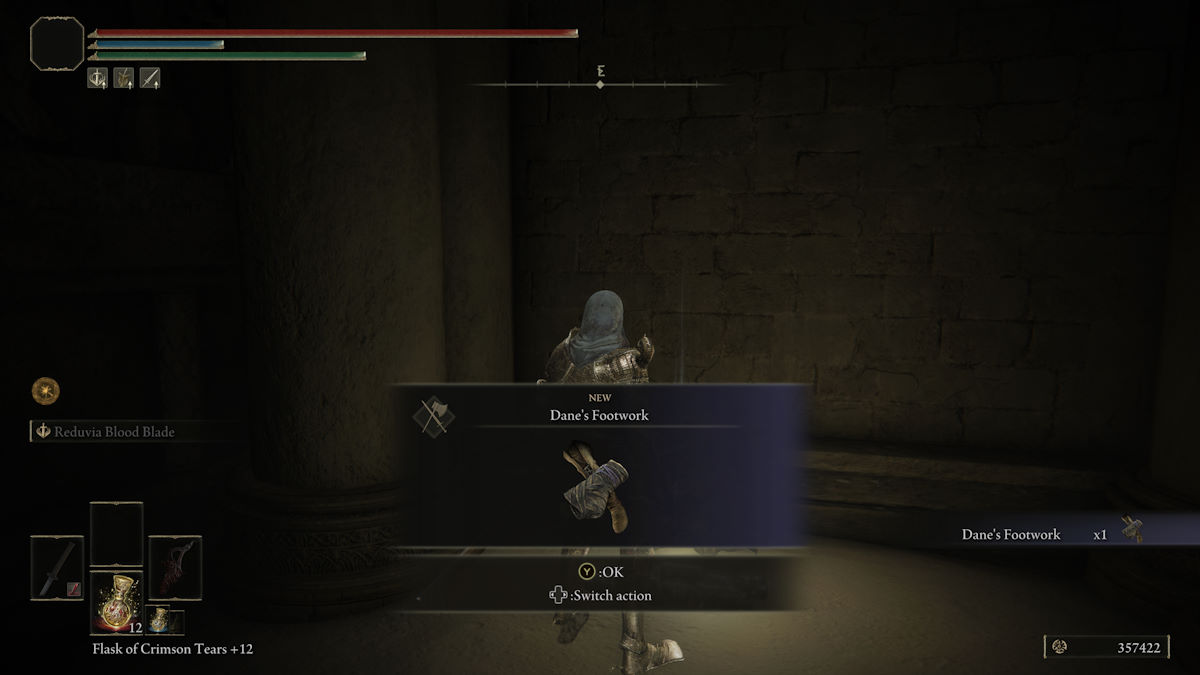Select the Dane's Footwork item image in popup
Viewport: 1200px width, 675px height.
coord(599,489)
